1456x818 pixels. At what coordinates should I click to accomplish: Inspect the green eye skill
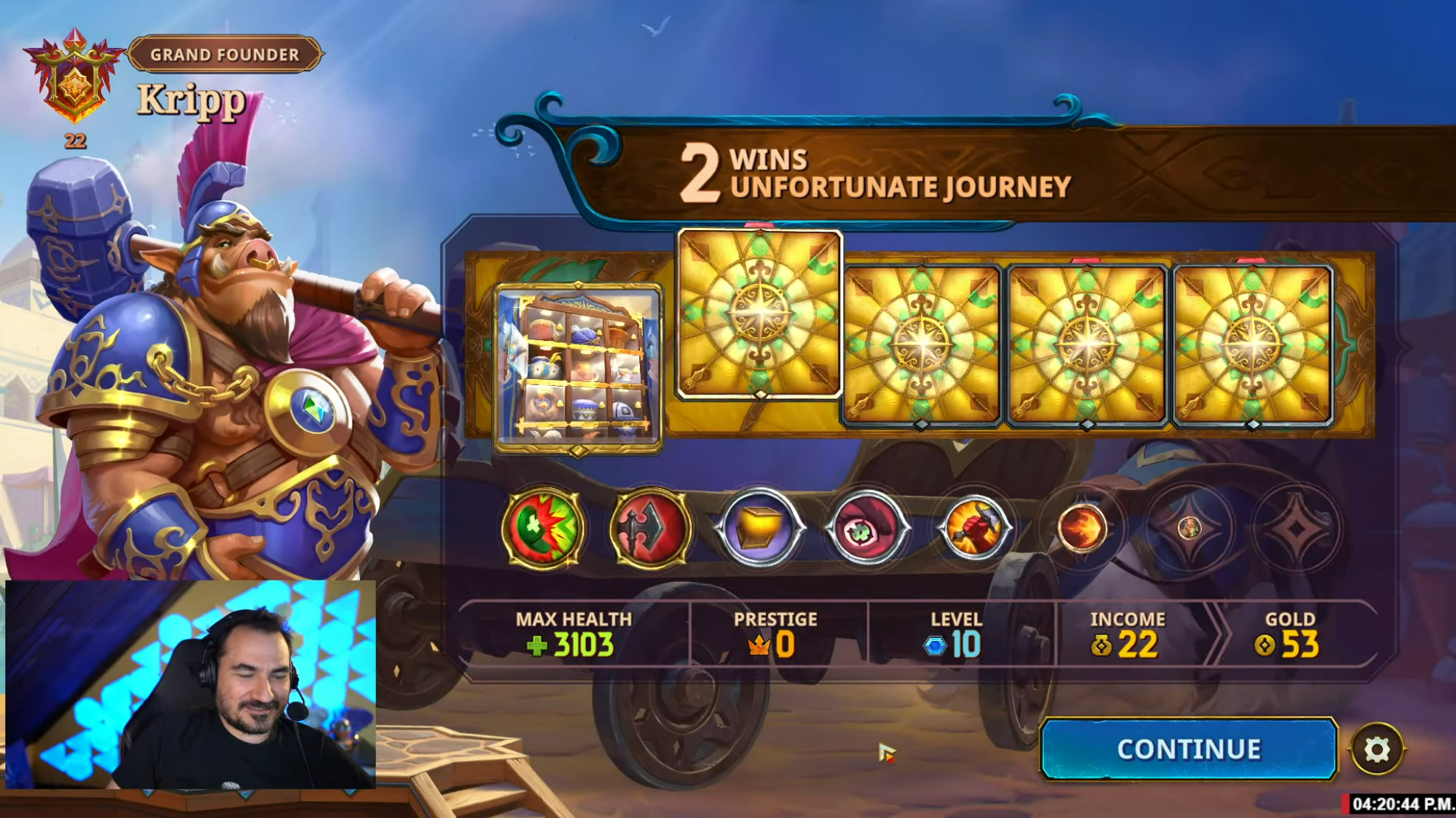(866, 527)
